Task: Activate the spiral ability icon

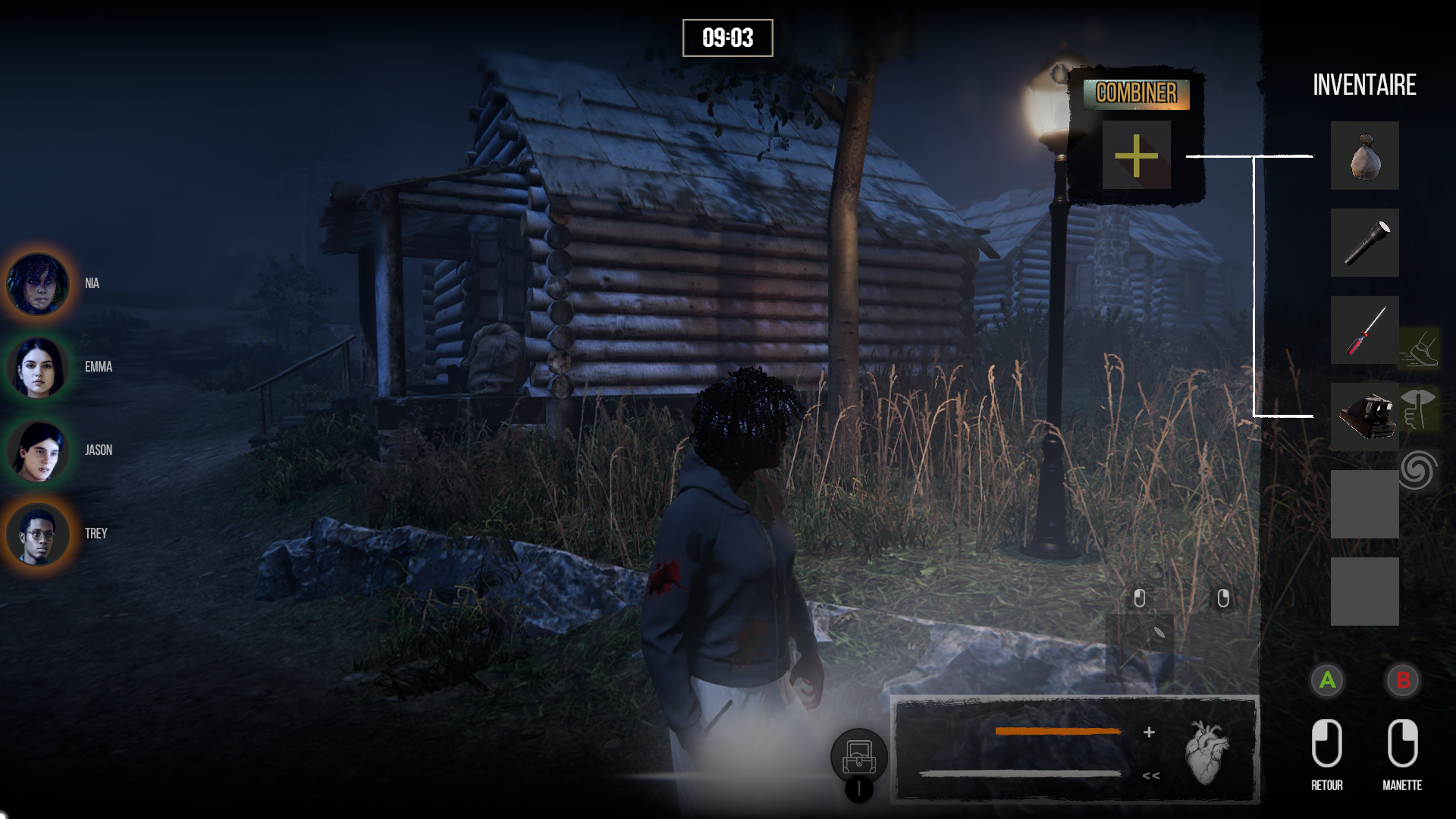Action: 1418,469
